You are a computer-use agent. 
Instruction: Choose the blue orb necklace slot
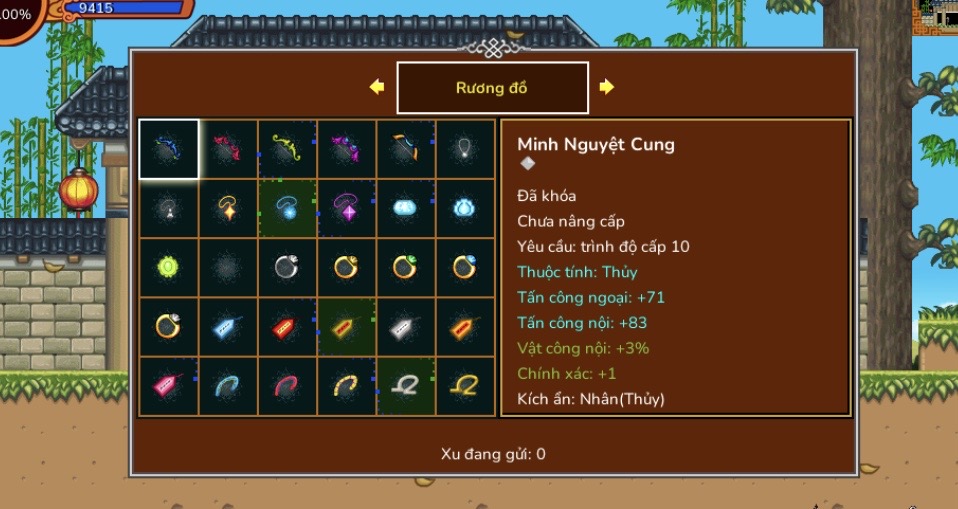coord(288,208)
